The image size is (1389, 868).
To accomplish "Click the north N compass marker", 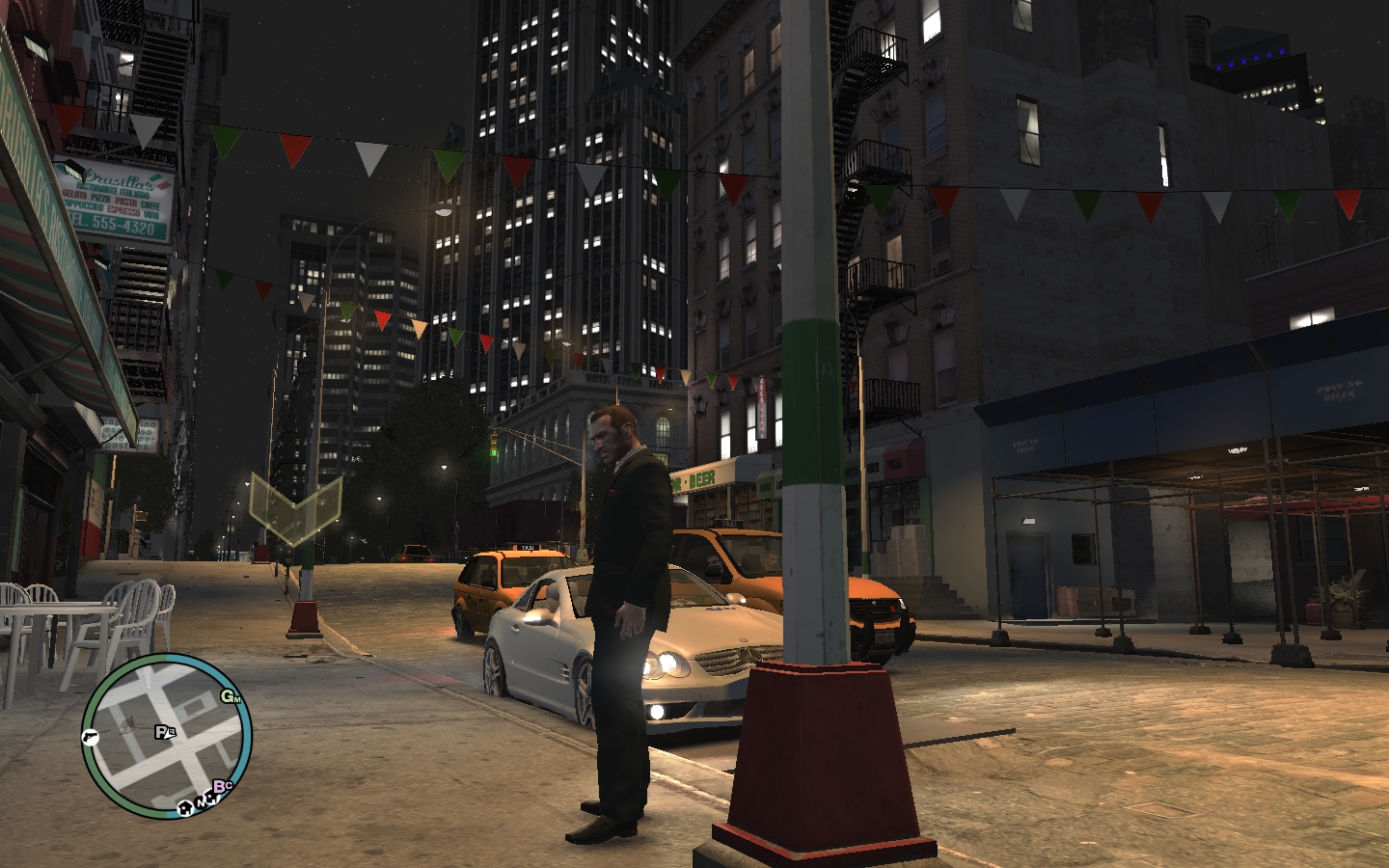I will (x=200, y=800).
